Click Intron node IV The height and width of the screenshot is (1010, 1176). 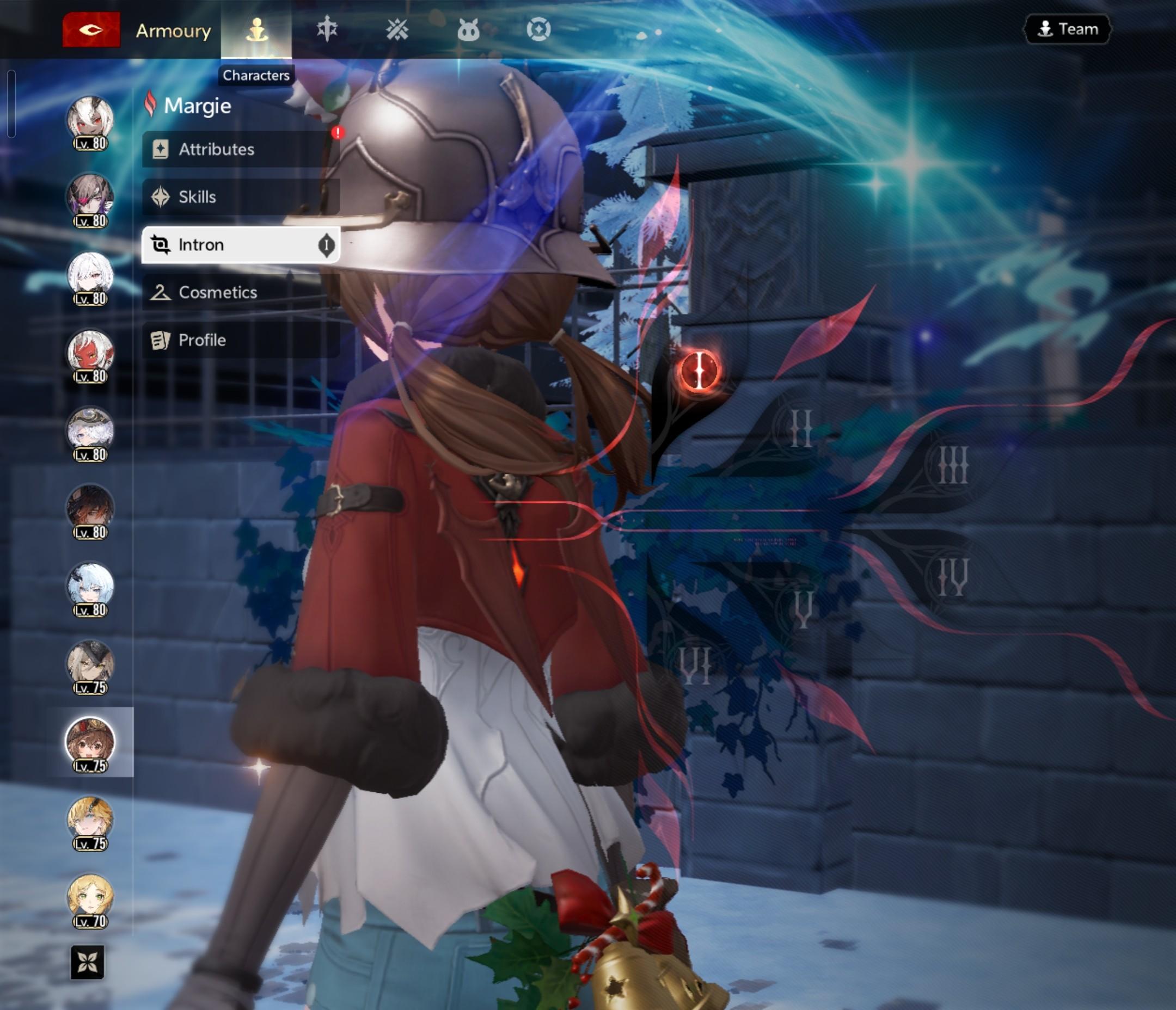[953, 577]
